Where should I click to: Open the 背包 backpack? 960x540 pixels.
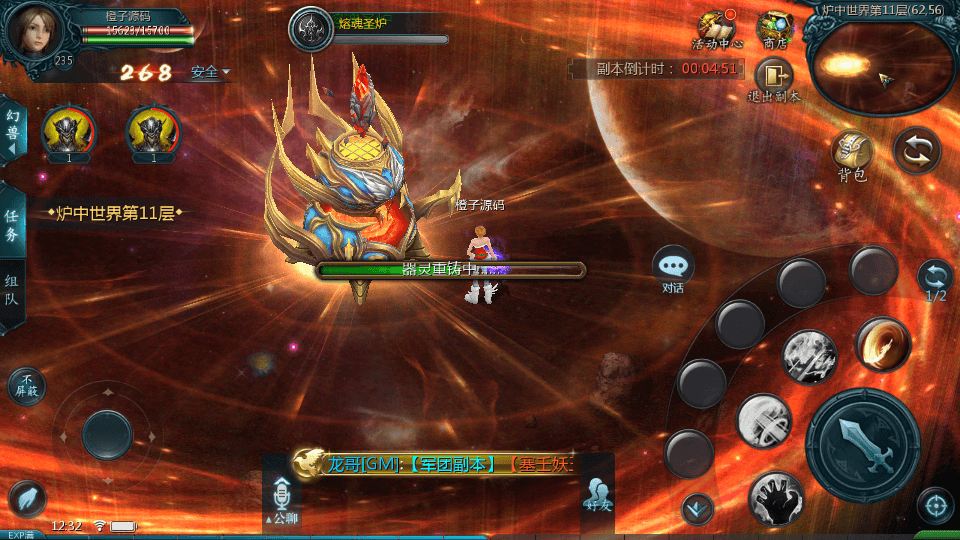[852, 155]
